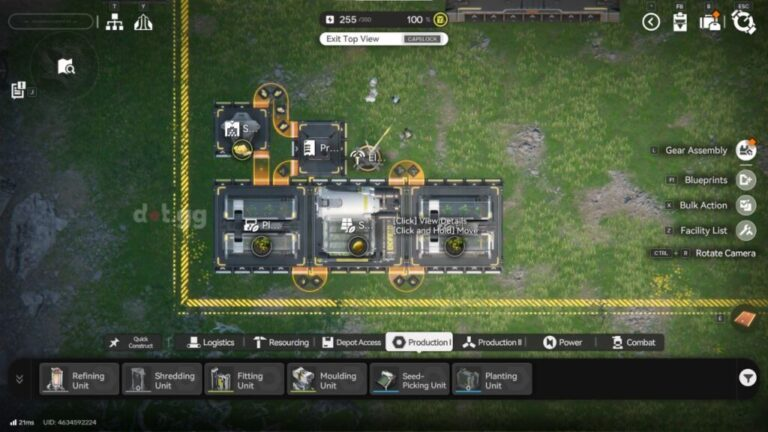Select the Refining Unit facility

click(79, 379)
